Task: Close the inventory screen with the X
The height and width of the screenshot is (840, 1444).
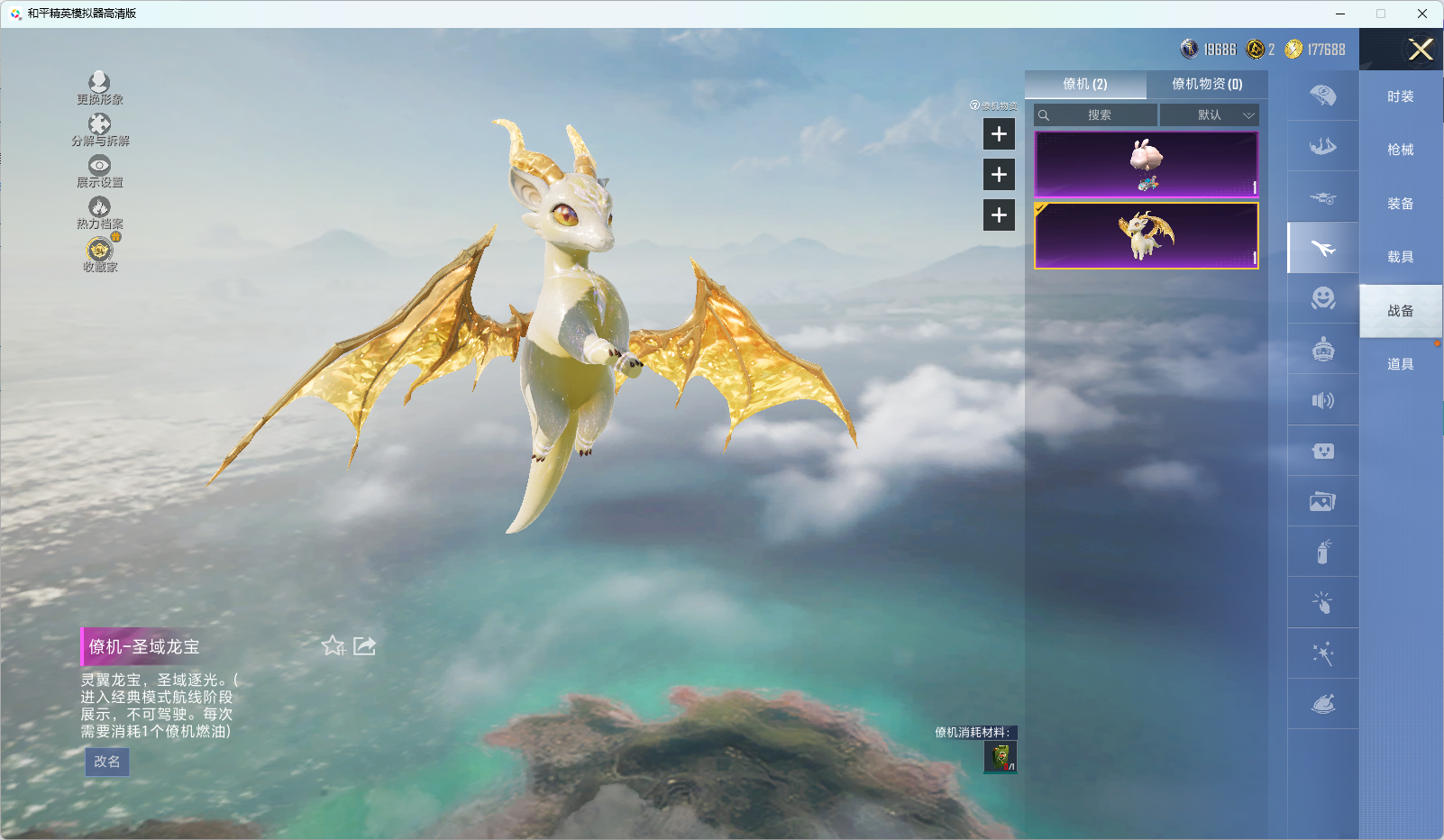Action: [x=1421, y=50]
